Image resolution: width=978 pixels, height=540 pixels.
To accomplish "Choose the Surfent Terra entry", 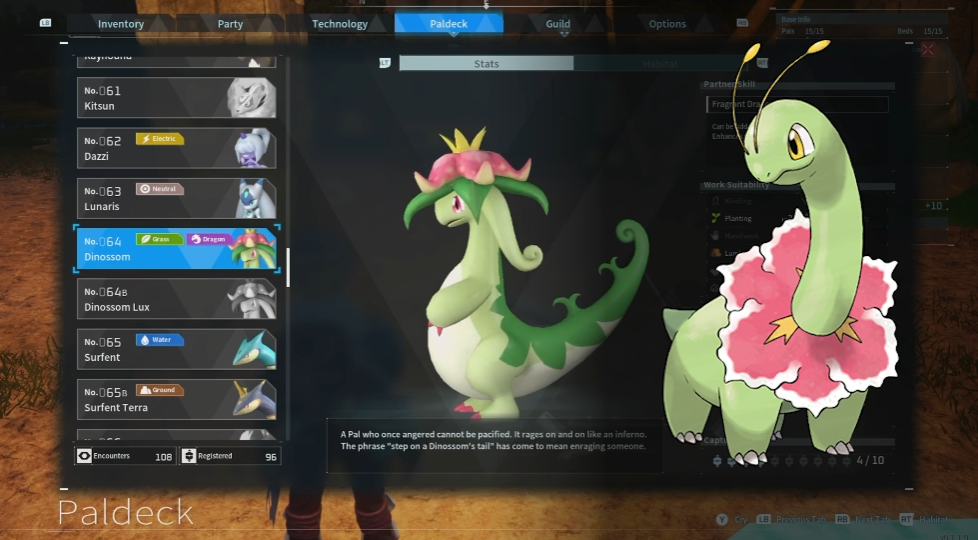I will 175,399.
